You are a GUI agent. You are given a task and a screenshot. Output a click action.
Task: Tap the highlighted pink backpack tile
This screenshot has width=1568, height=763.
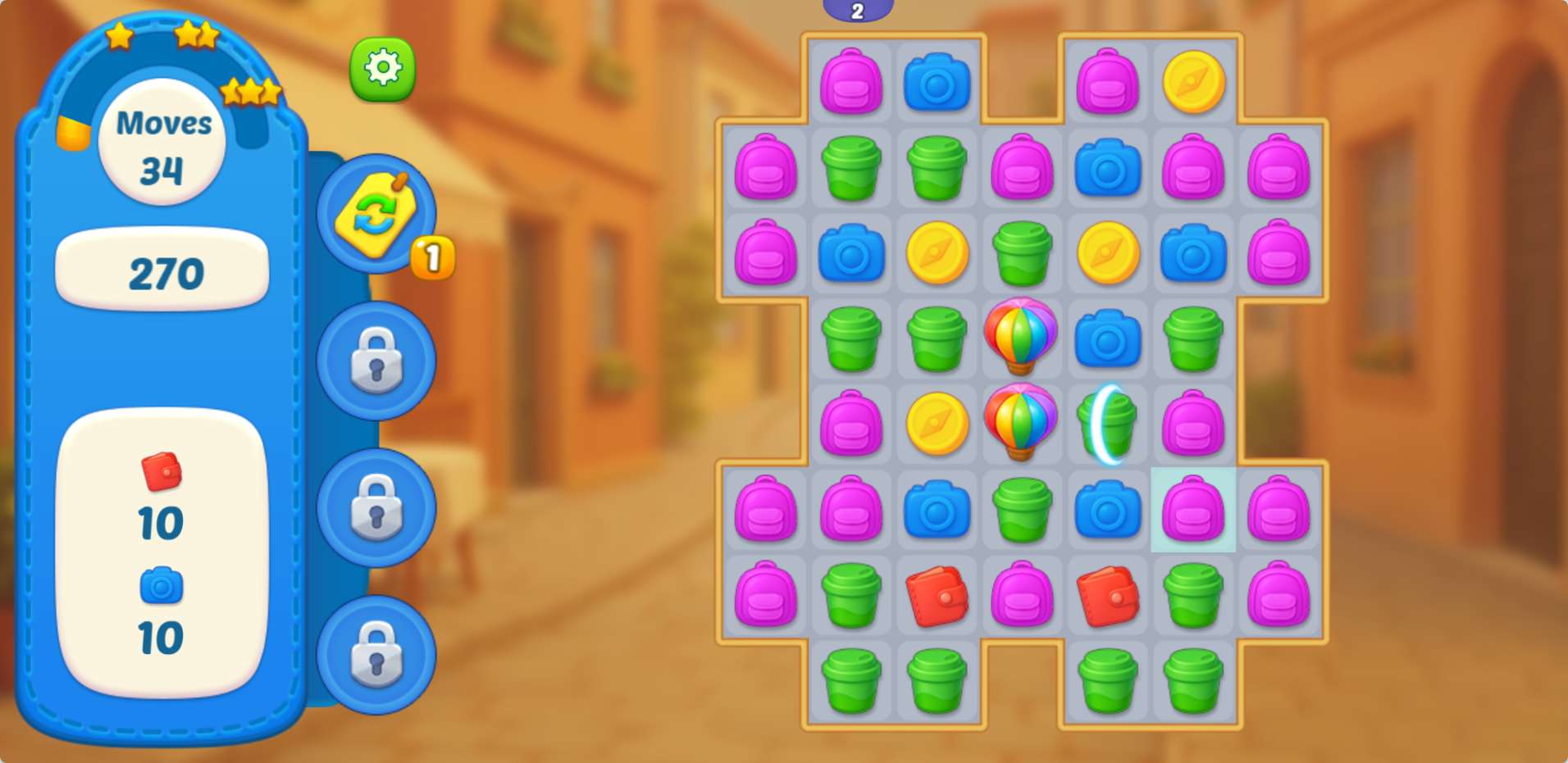point(1192,510)
